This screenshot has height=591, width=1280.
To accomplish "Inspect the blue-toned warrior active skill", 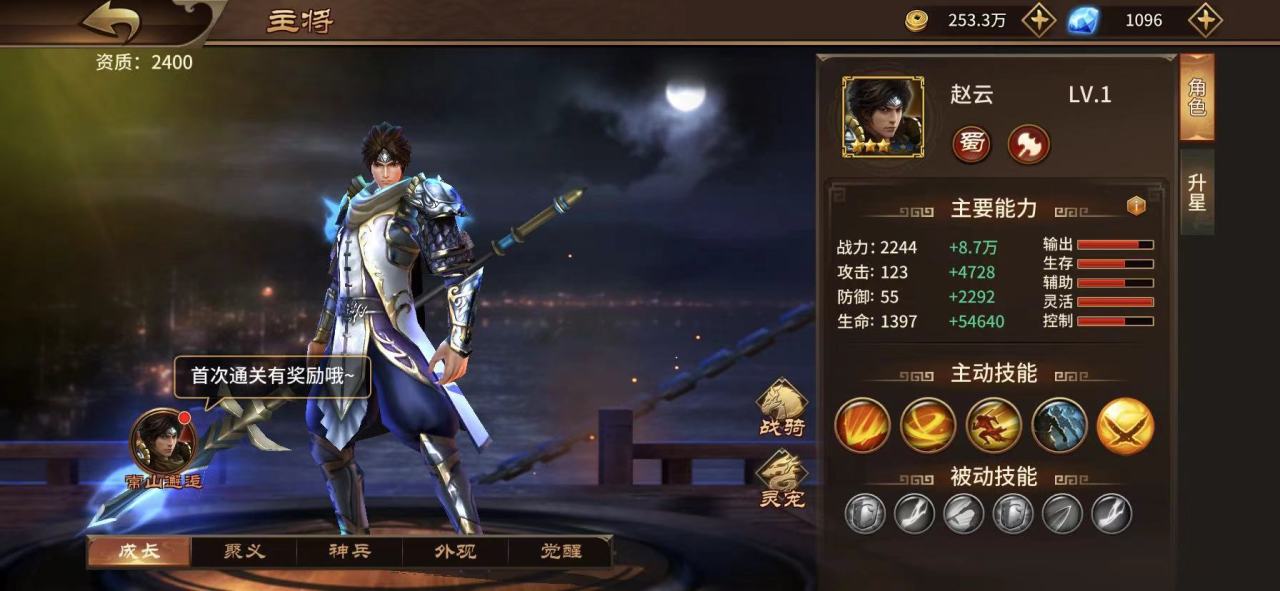I will 1059,425.
